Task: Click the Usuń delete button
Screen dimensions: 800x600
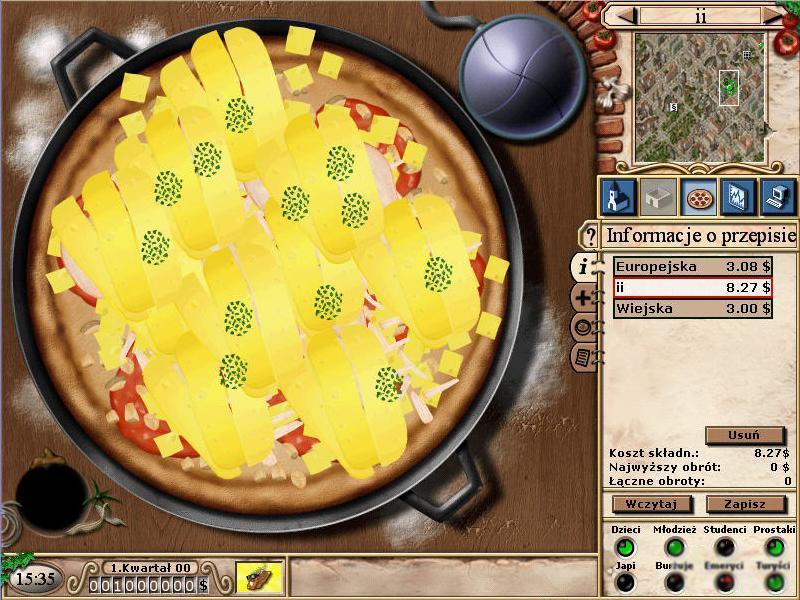Action: pyautogui.click(x=744, y=435)
